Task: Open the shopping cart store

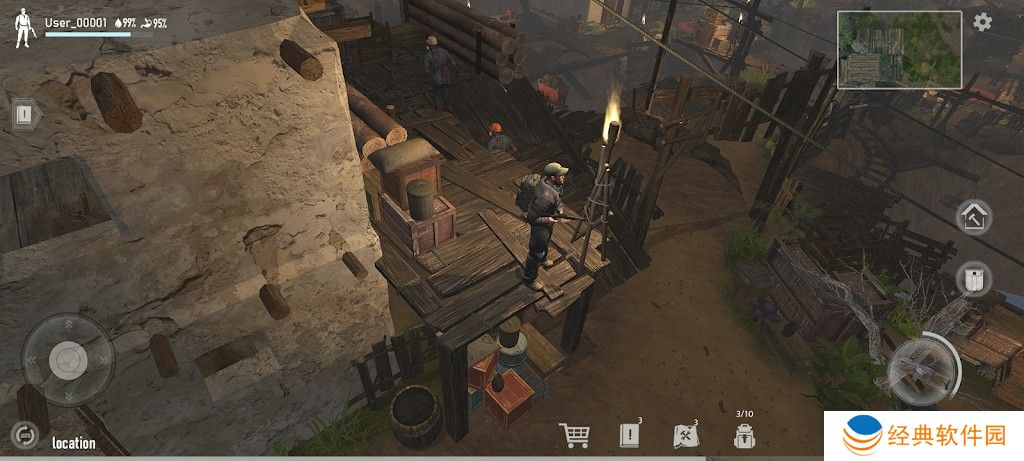Action: (x=574, y=435)
